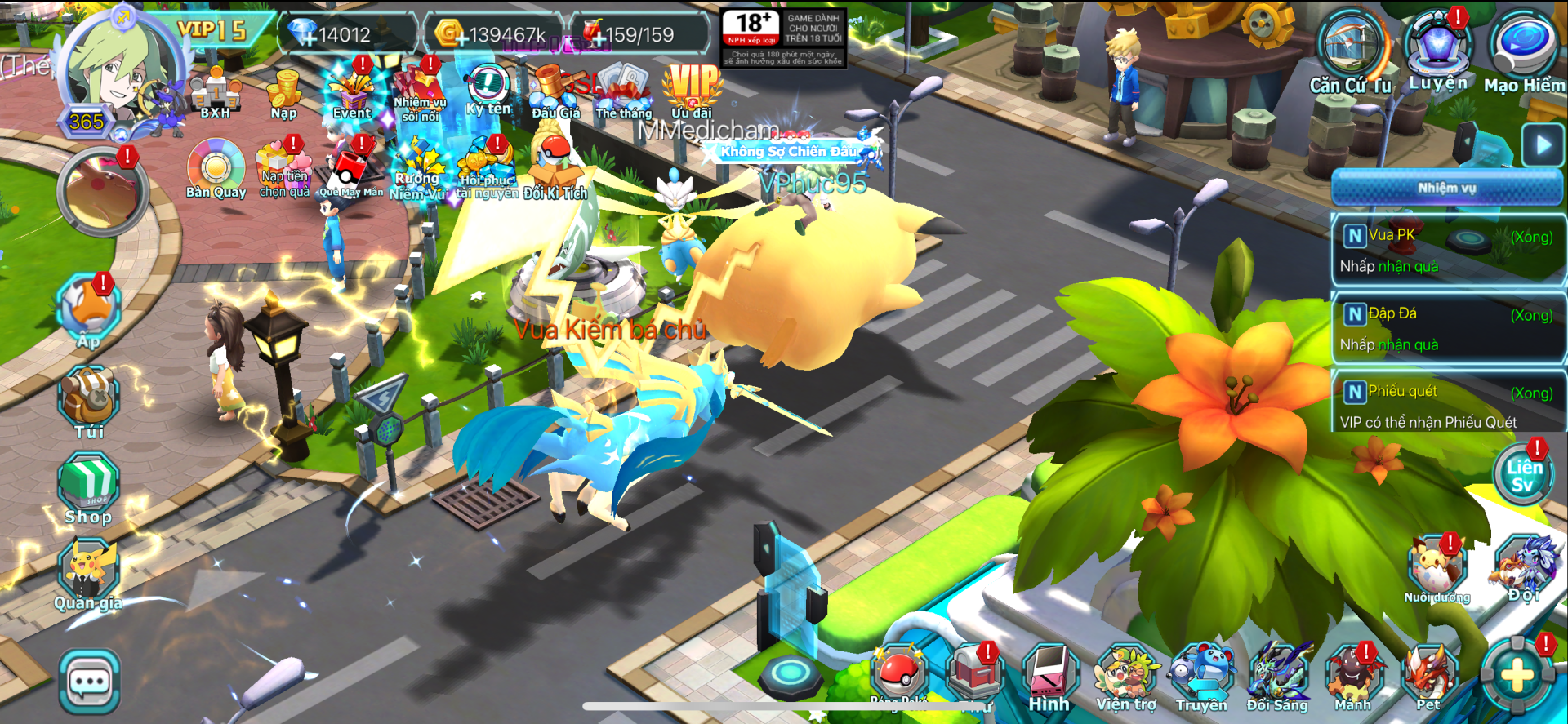This screenshot has width=1568, height=724.
Task: Open the BXH ranking icon
Action: pyautogui.click(x=216, y=93)
